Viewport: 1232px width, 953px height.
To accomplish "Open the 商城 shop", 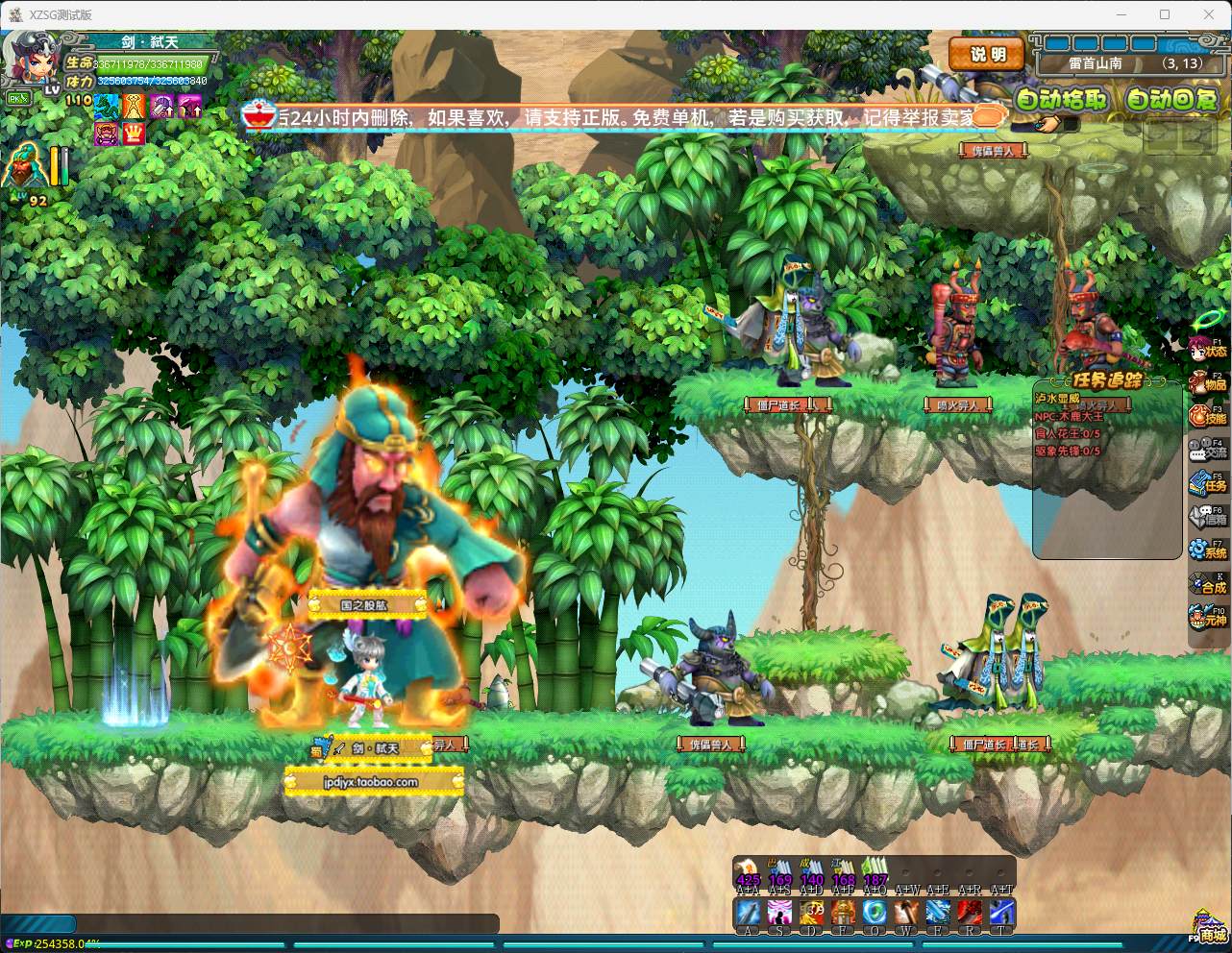I will tap(1209, 928).
